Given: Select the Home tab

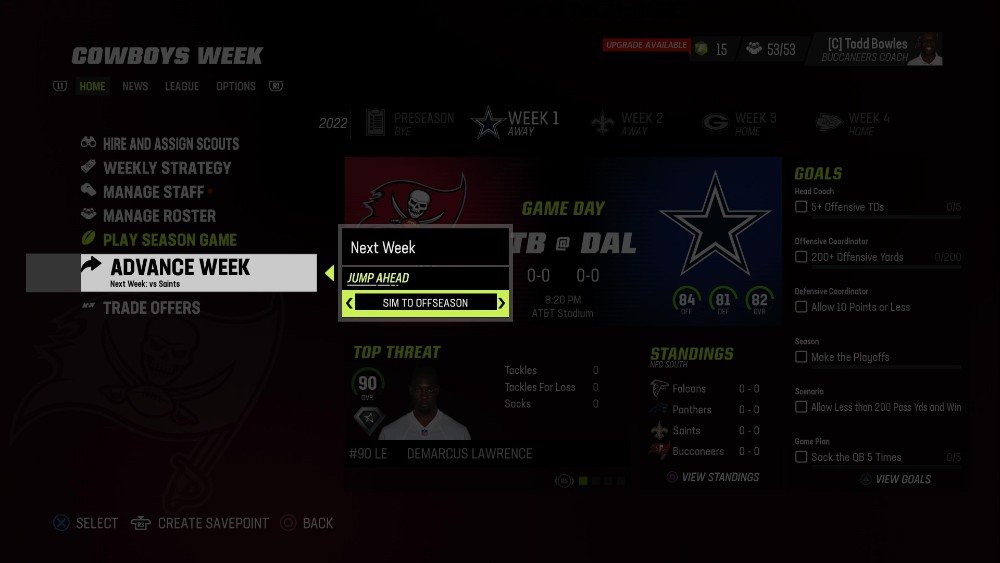Looking at the screenshot, I should point(92,87).
